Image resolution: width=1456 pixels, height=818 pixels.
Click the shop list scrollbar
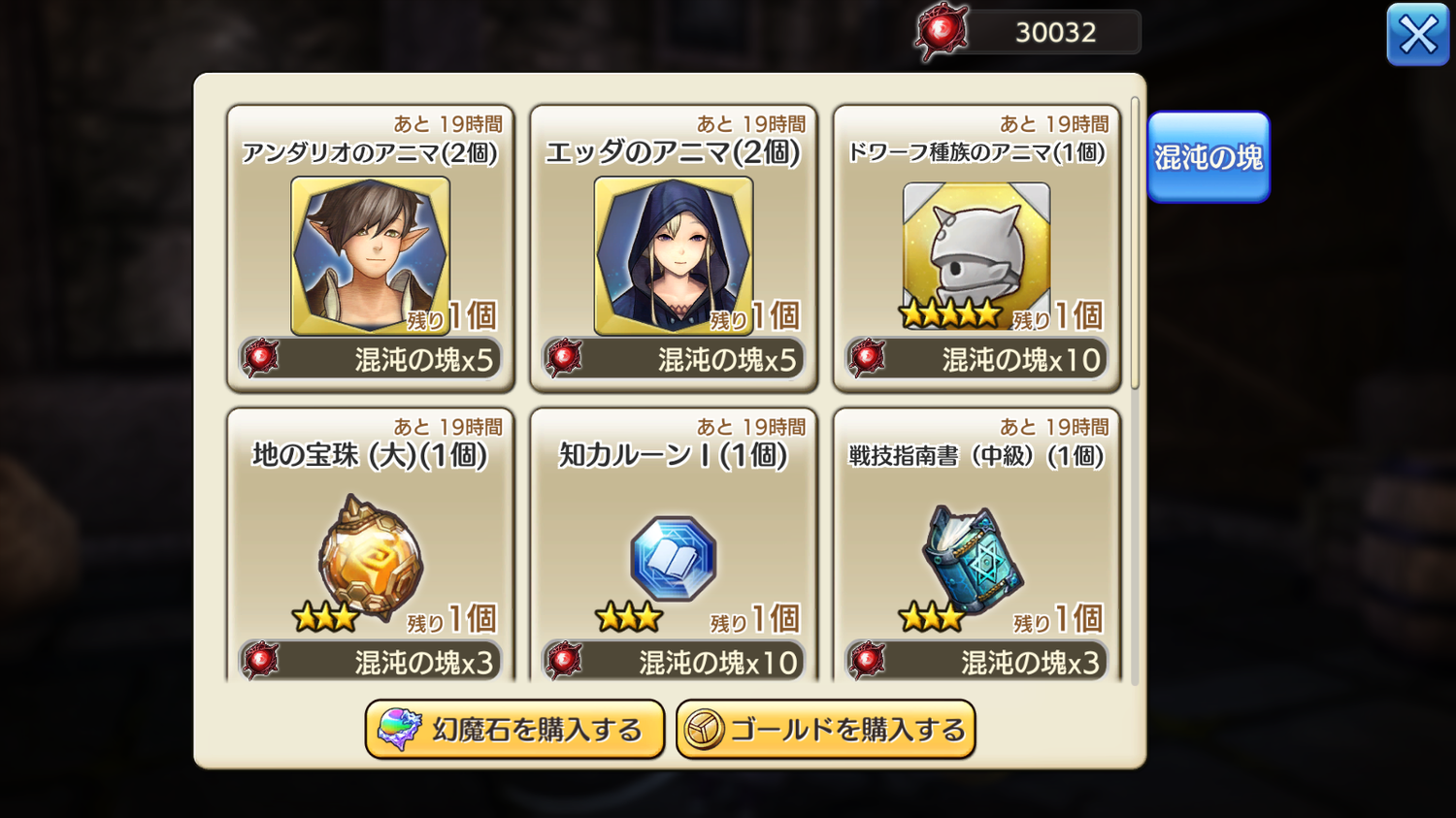pos(1135,243)
